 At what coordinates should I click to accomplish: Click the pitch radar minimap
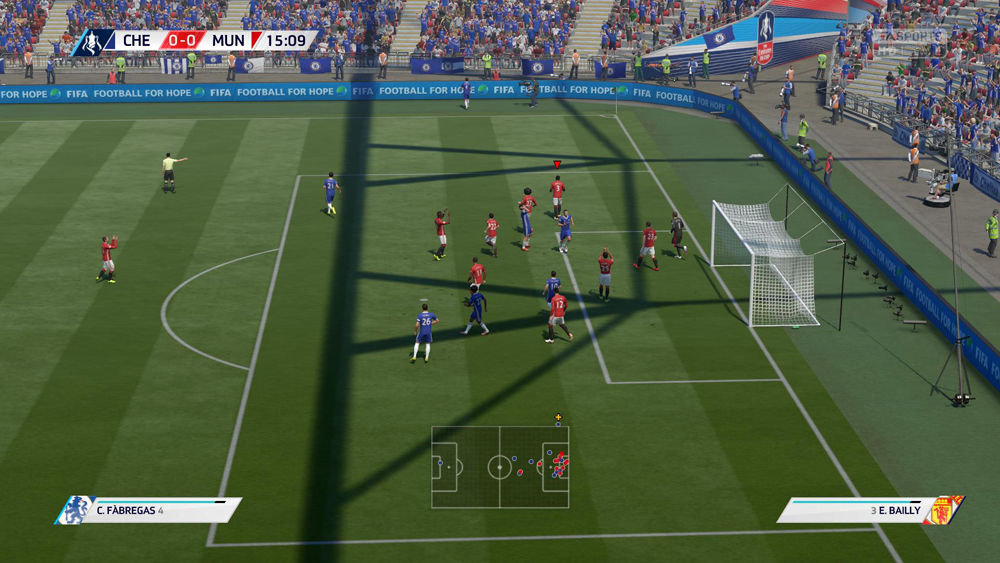(500, 467)
